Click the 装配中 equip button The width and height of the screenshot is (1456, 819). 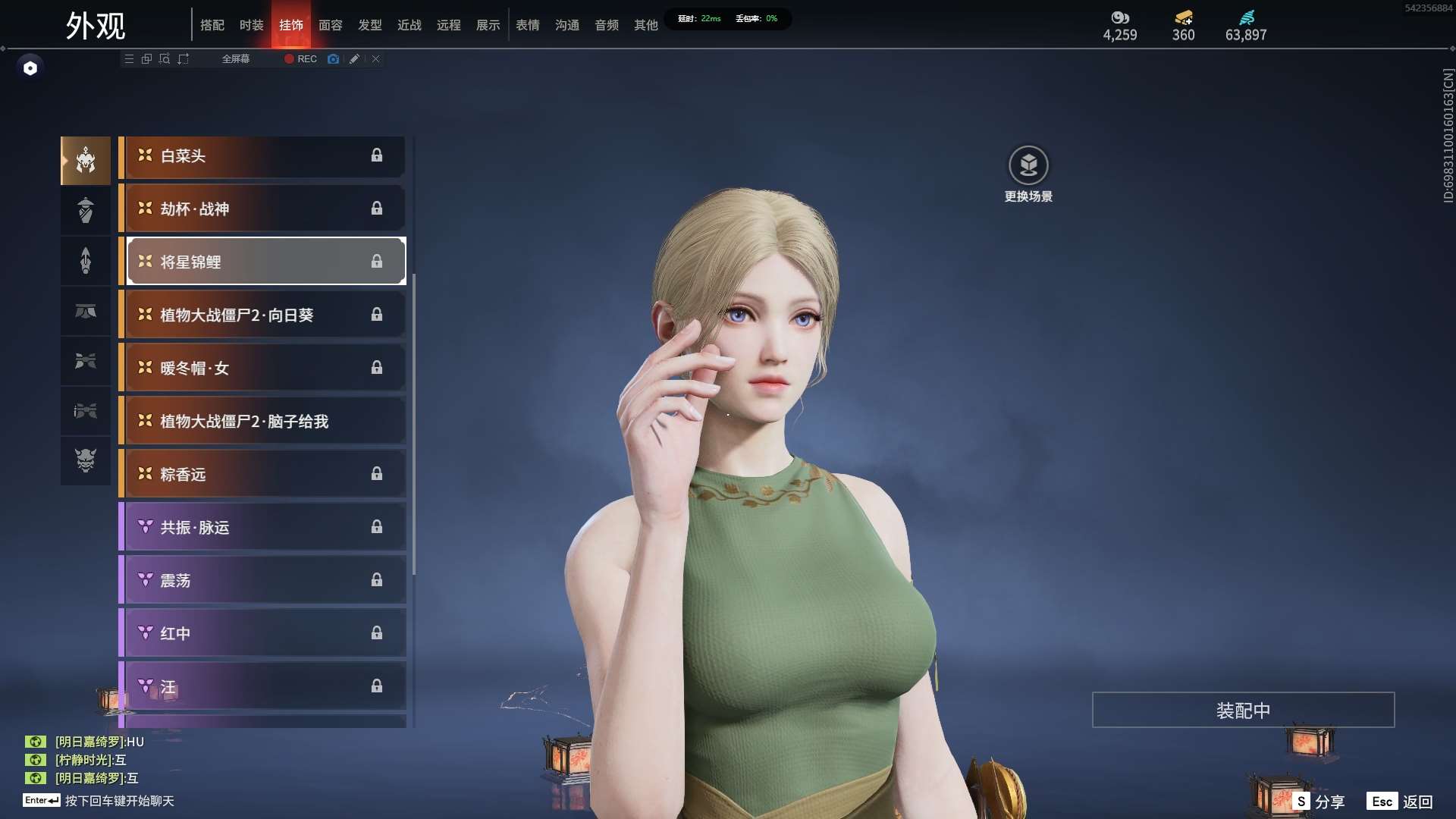pyautogui.click(x=1243, y=711)
